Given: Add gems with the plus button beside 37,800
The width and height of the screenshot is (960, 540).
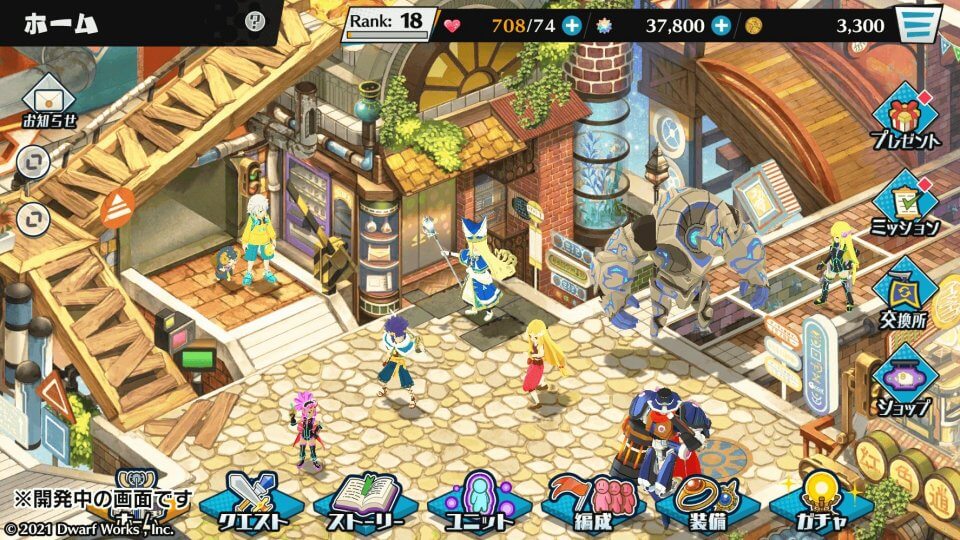Looking at the screenshot, I should [x=721, y=25].
